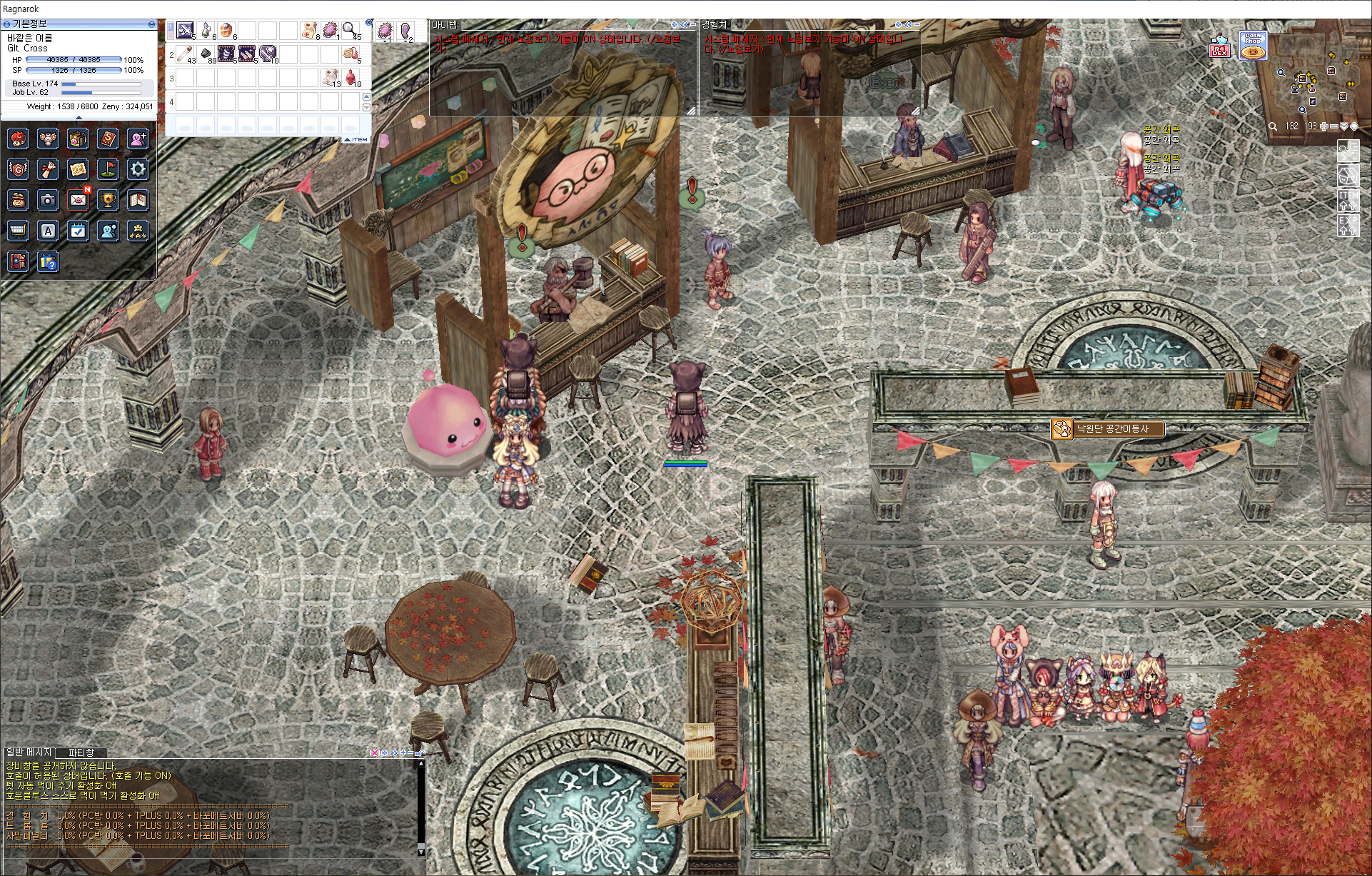Select the 일반 메시지 chat tab
This screenshot has width=1372, height=876.
[x=29, y=752]
